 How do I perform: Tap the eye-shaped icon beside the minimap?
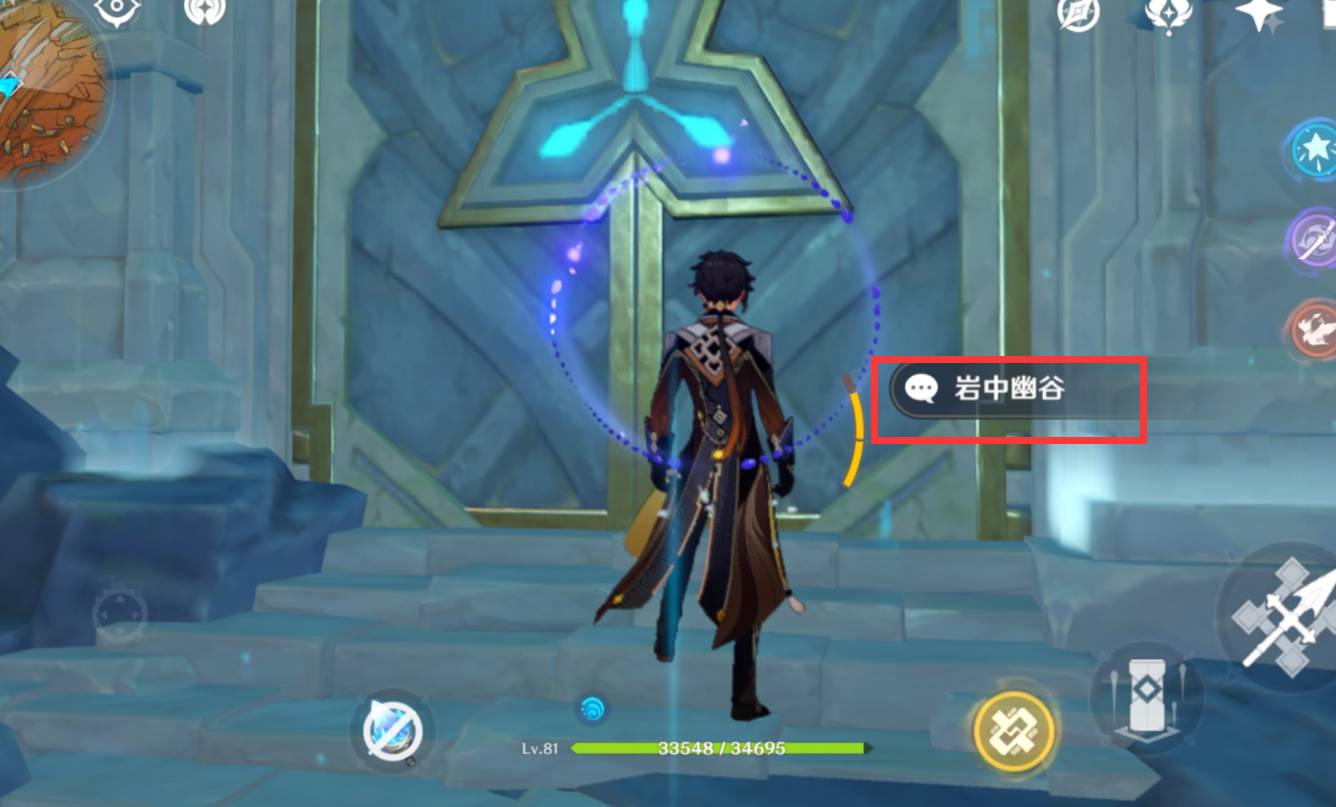(118, 12)
